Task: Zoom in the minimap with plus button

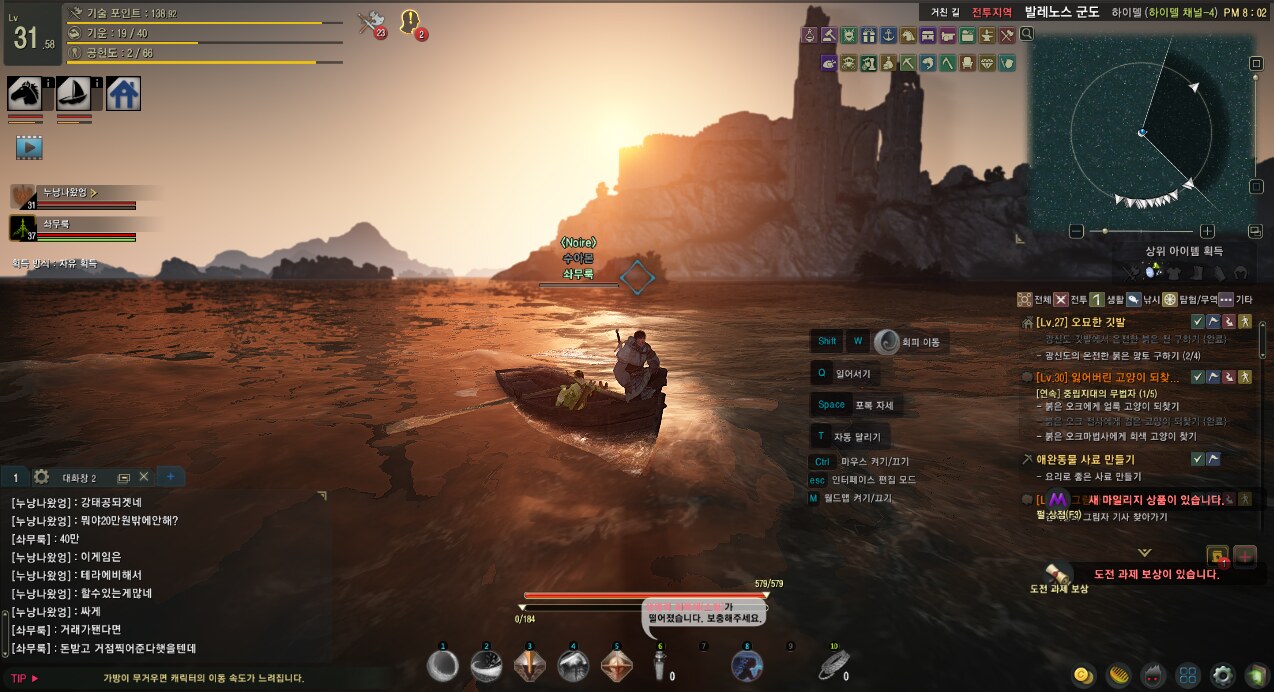Action: pos(1207,231)
